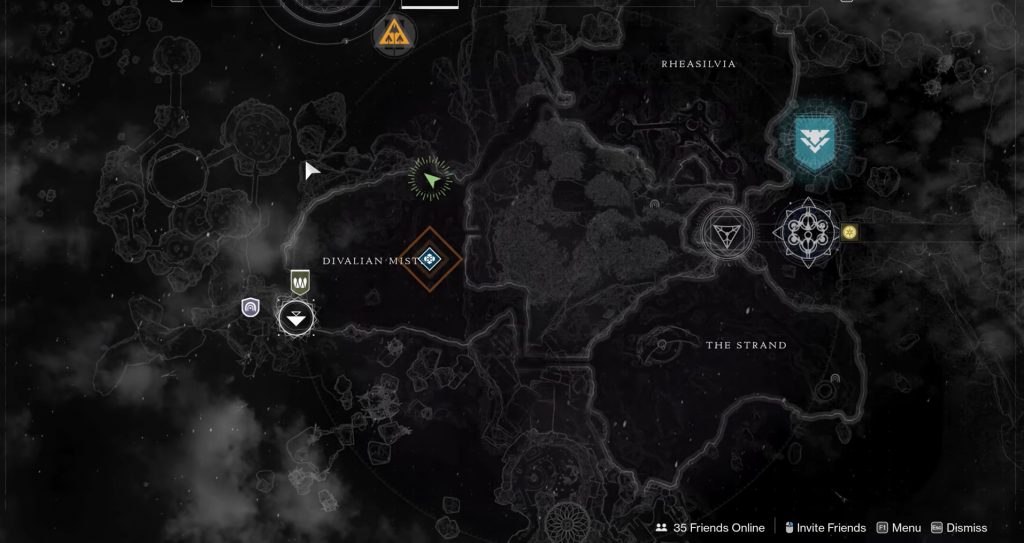Click the small yellow star icon
1024x543 pixels.
(x=850, y=232)
